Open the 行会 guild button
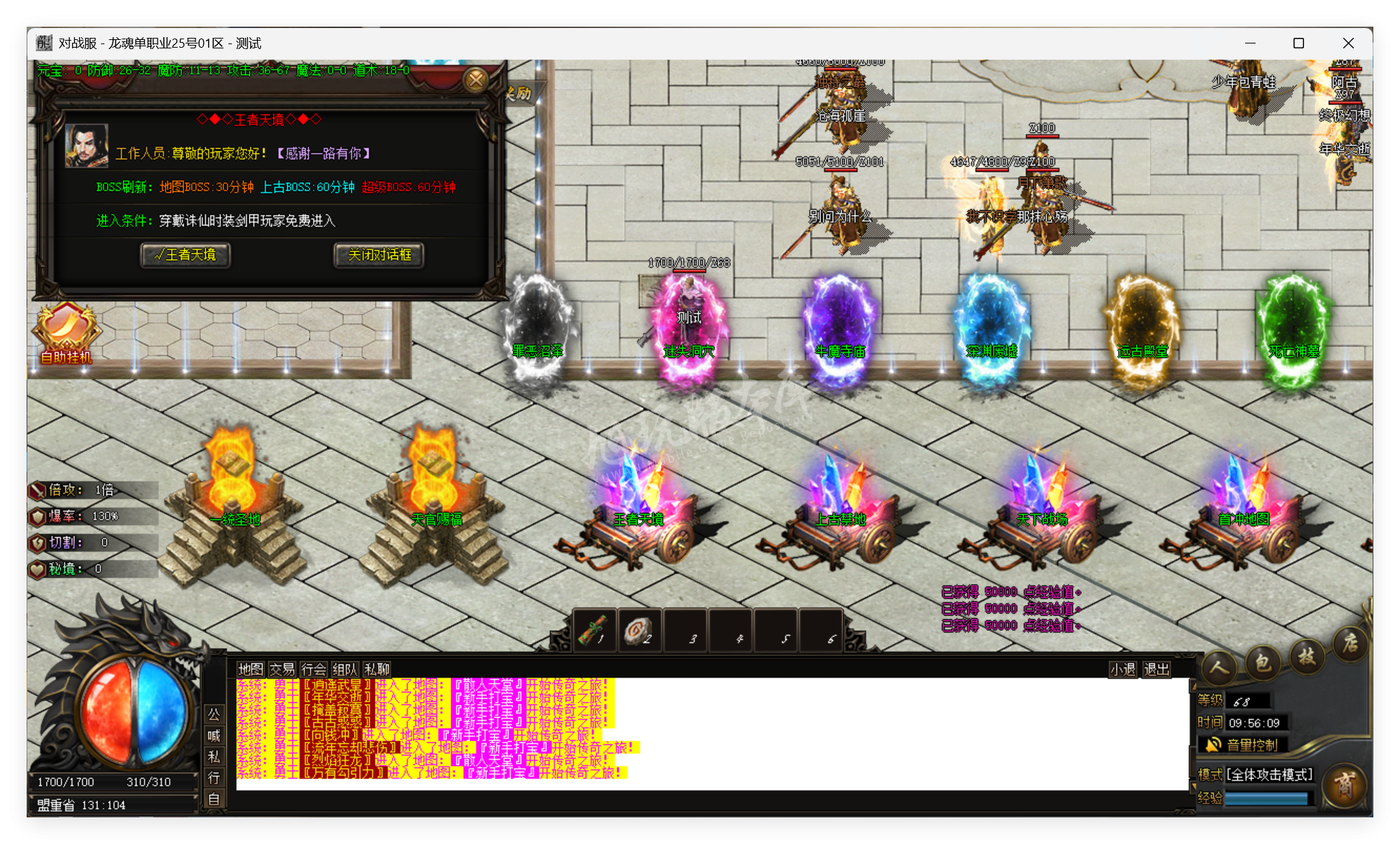1400x844 pixels. tap(313, 669)
